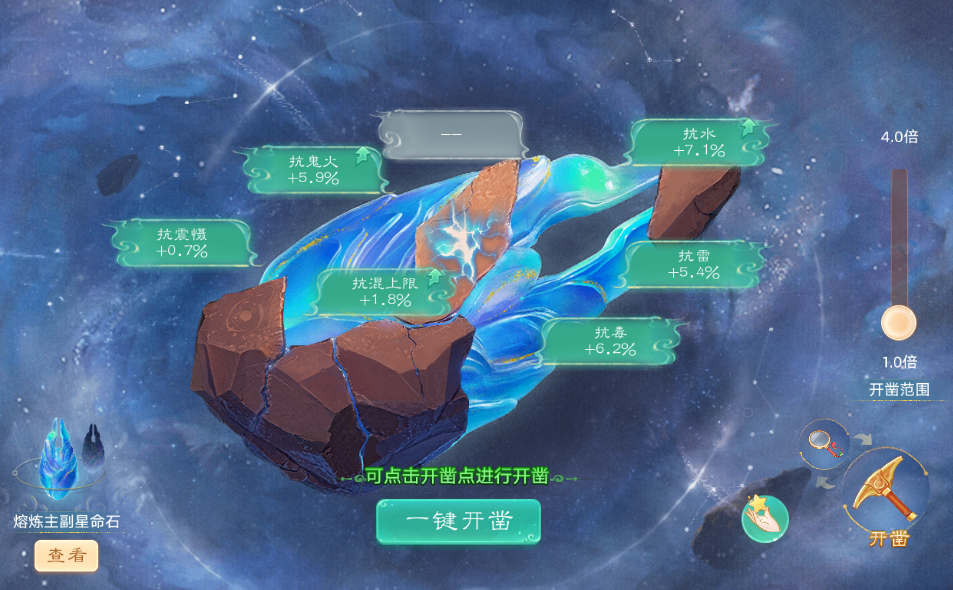Activate the hand-with-star round button

coord(764,517)
